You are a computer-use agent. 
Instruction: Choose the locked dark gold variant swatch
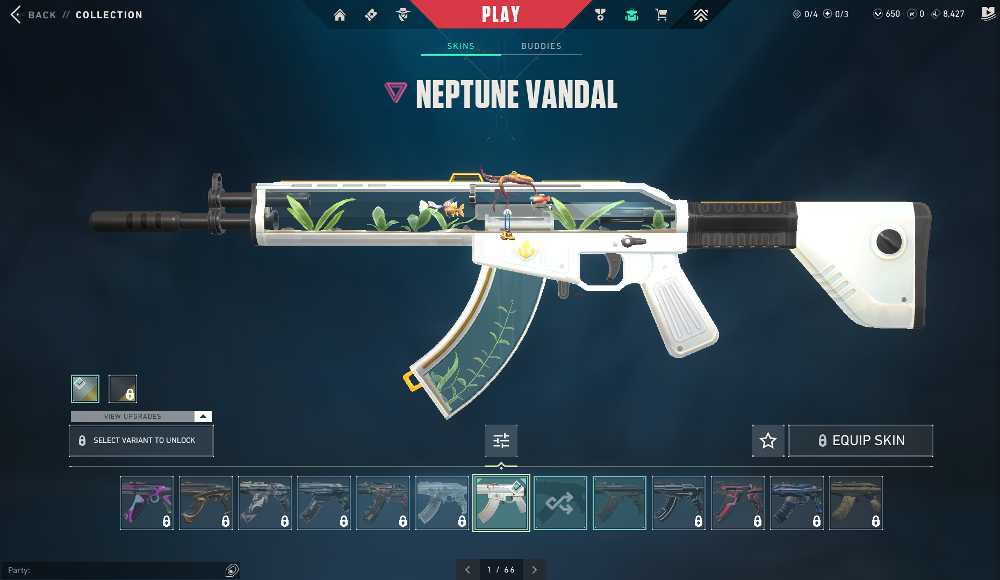point(122,388)
